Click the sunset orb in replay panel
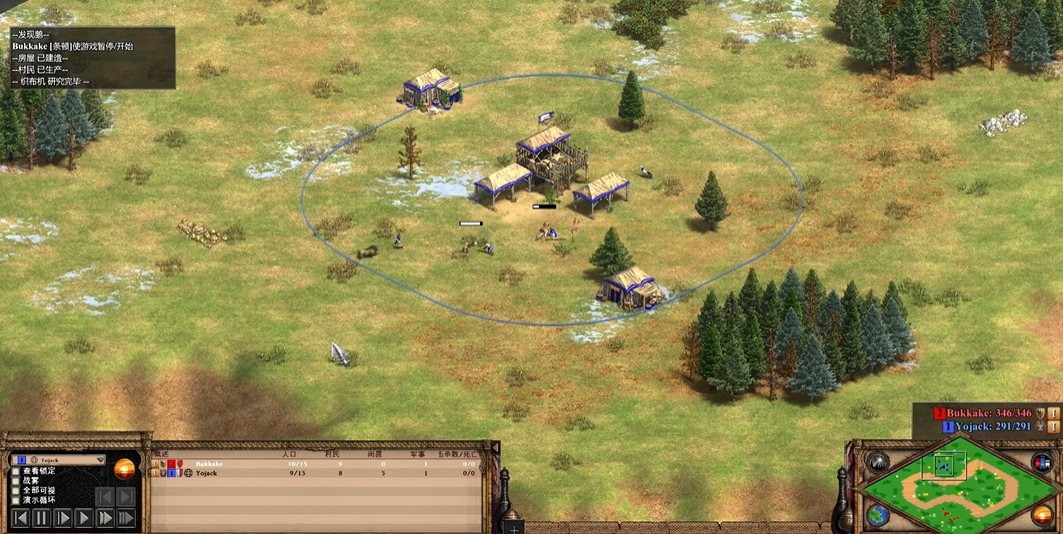This screenshot has width=1063, height=534. (x=124, y=469)
